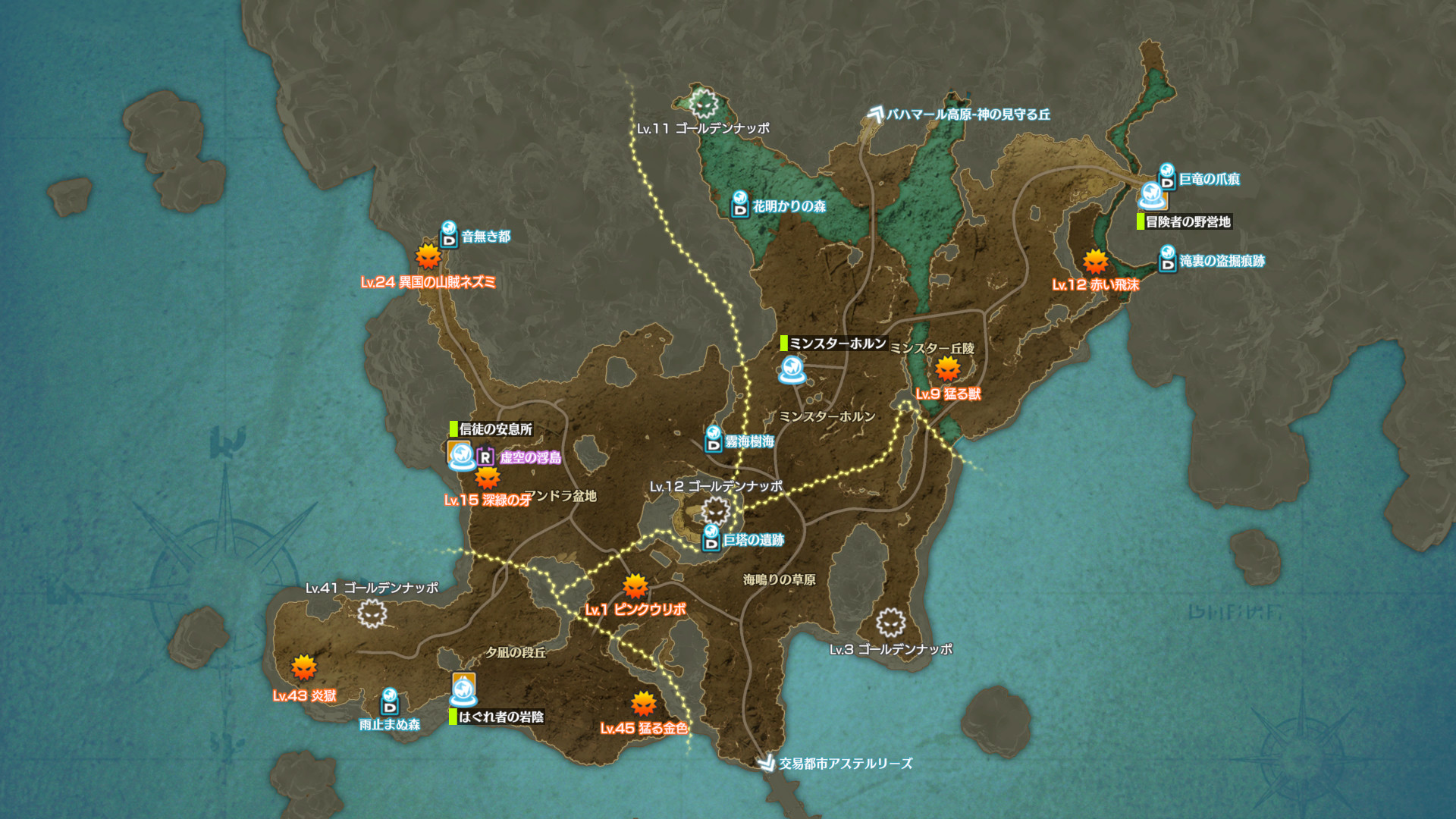Open the 霧海樹海 dungeon marker

point(713,440)
